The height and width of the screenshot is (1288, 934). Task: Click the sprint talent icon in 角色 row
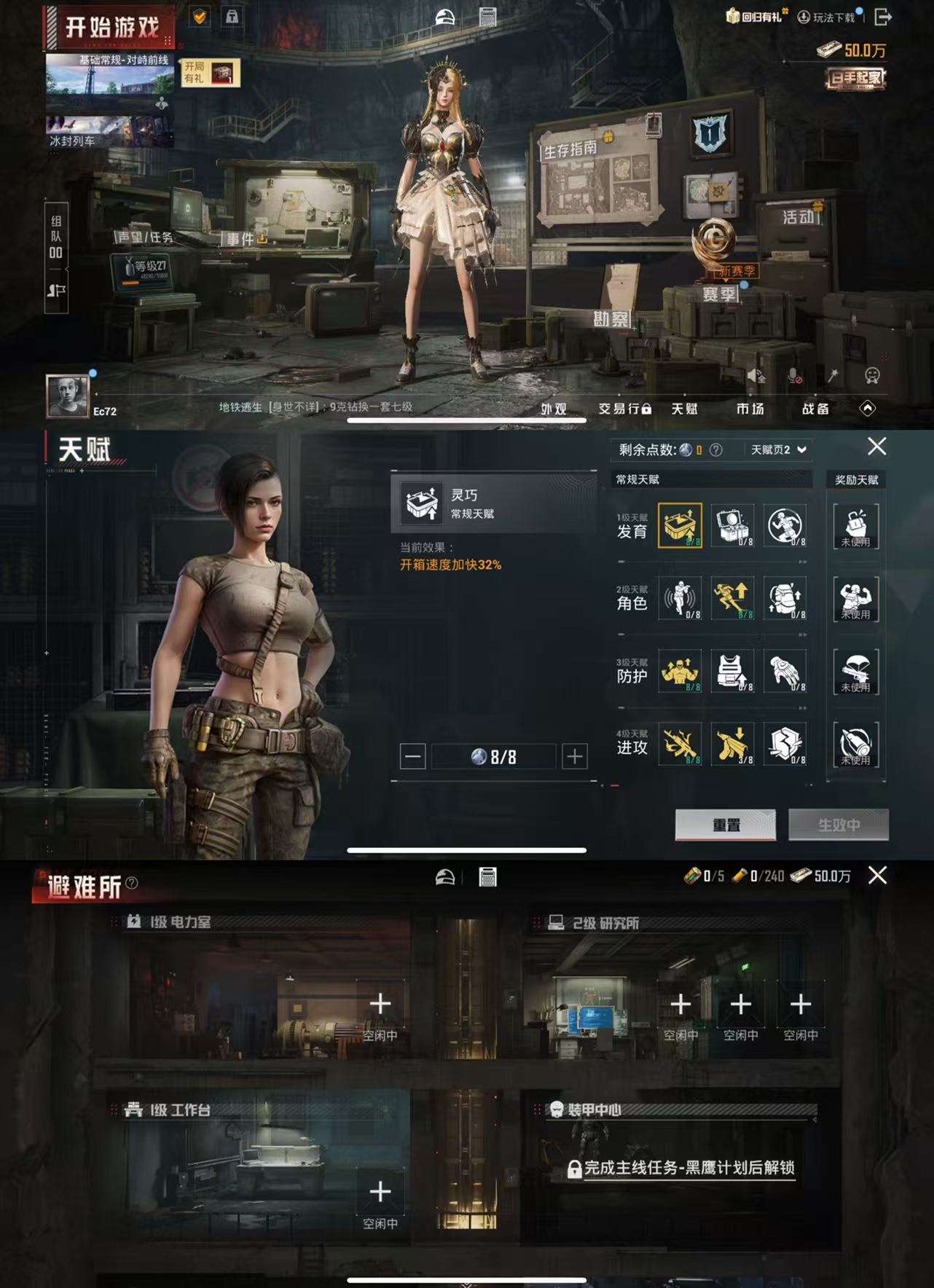coord(734,599)
